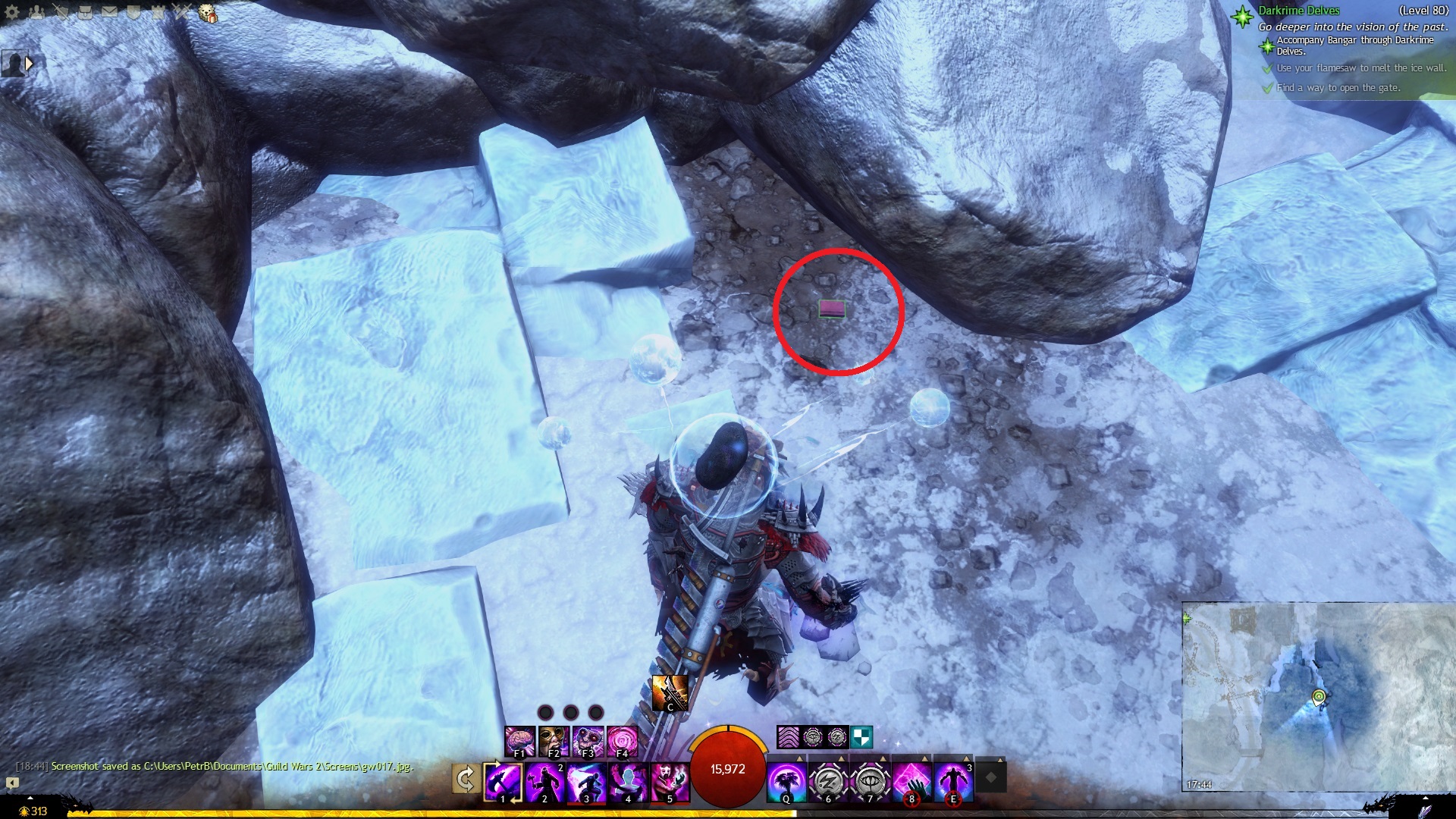
Task: Open the game menu gear icon
Action: click(11, 12)
